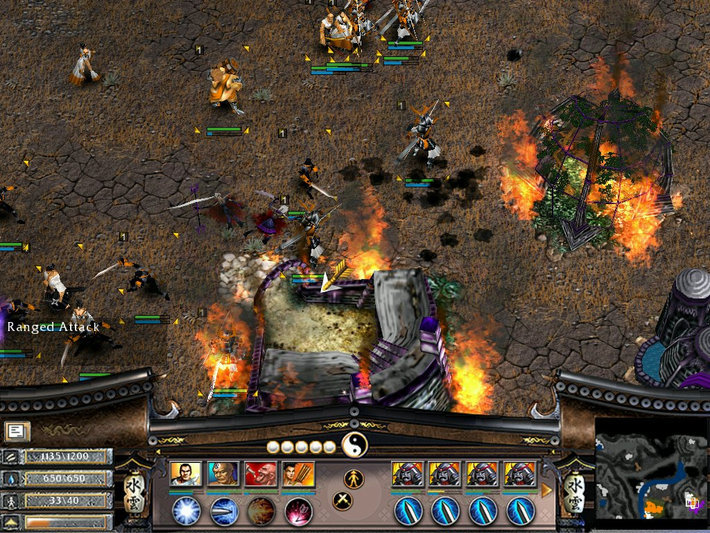This screenshot has width=710, height=533.
Task: Activate the pink burst ability
Action: [x=299, y=510]
